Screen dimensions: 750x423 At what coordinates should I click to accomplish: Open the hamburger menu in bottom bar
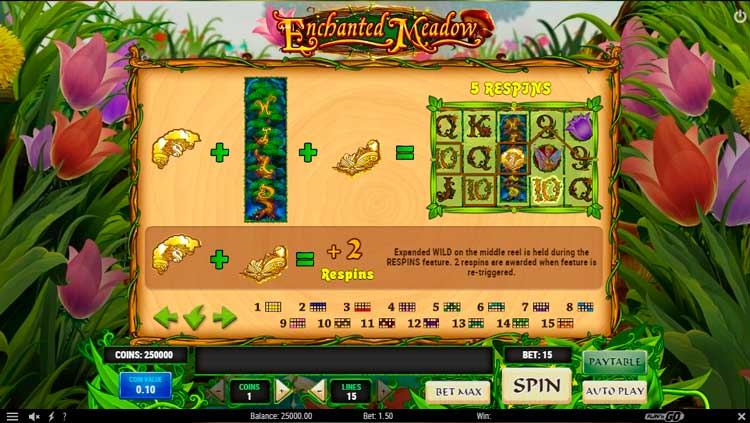point(12,416)
